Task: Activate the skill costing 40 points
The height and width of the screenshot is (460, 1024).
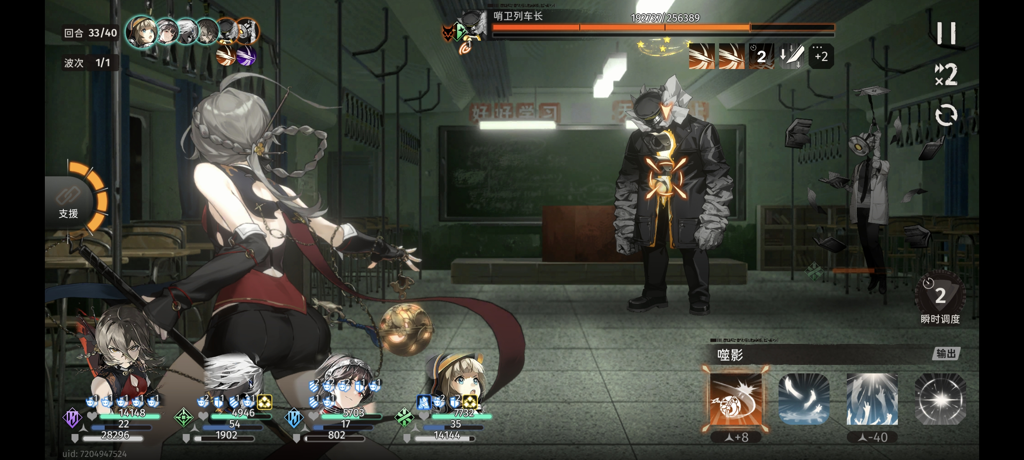Action: [x=871, y=398]
